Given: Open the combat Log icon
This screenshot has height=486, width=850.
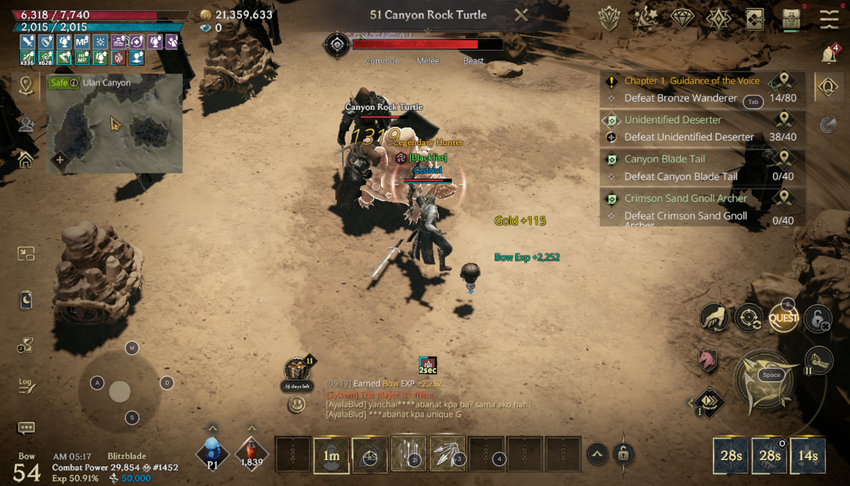Looking at the screenshot, I should (x=26, y=385).
